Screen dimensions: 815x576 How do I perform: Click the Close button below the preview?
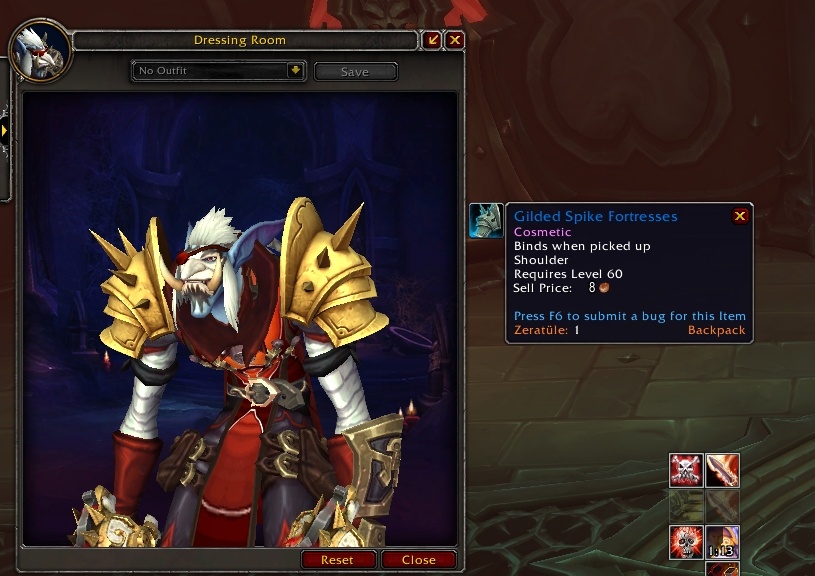point(419,560)
